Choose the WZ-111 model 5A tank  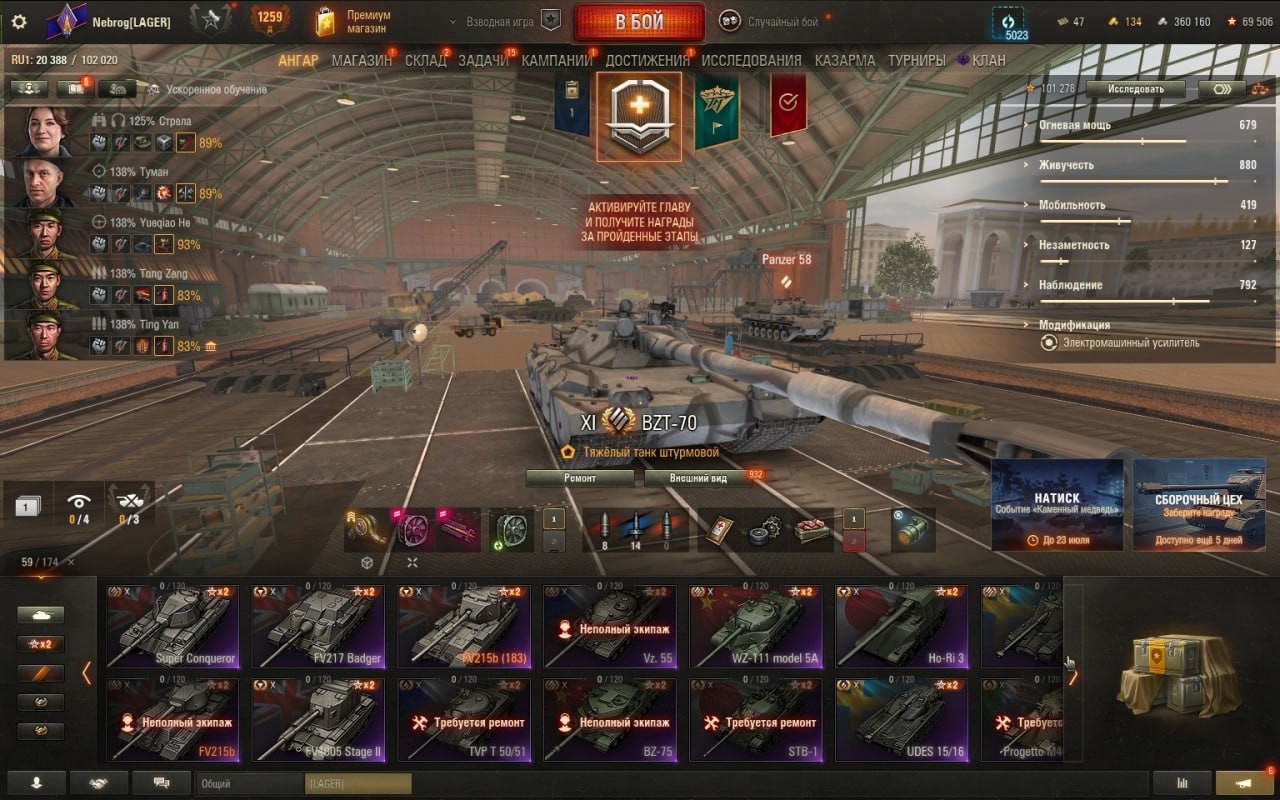coord(756,626)
